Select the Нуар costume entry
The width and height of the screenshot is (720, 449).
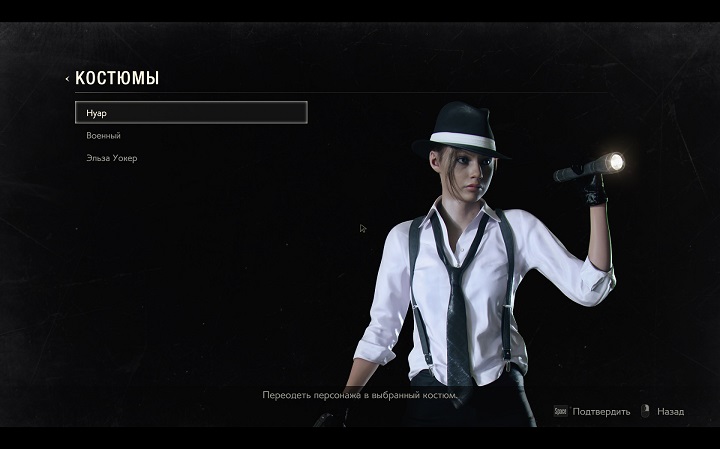click(x=190, y=112)
